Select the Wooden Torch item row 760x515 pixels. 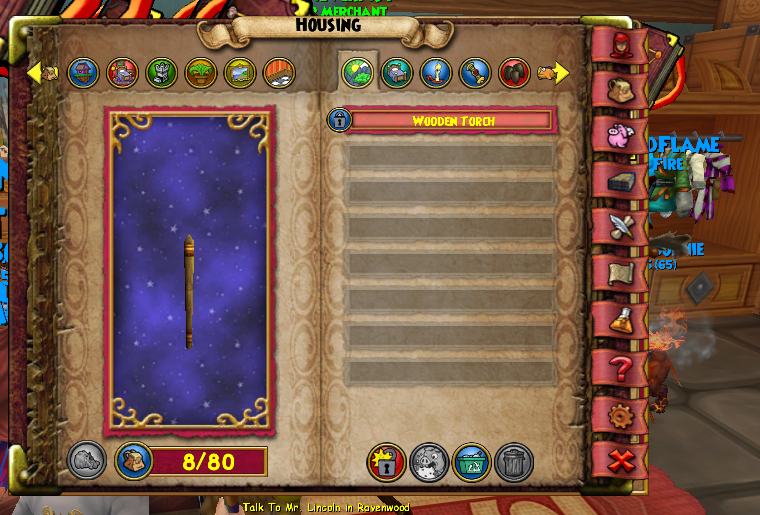(449, 121)
